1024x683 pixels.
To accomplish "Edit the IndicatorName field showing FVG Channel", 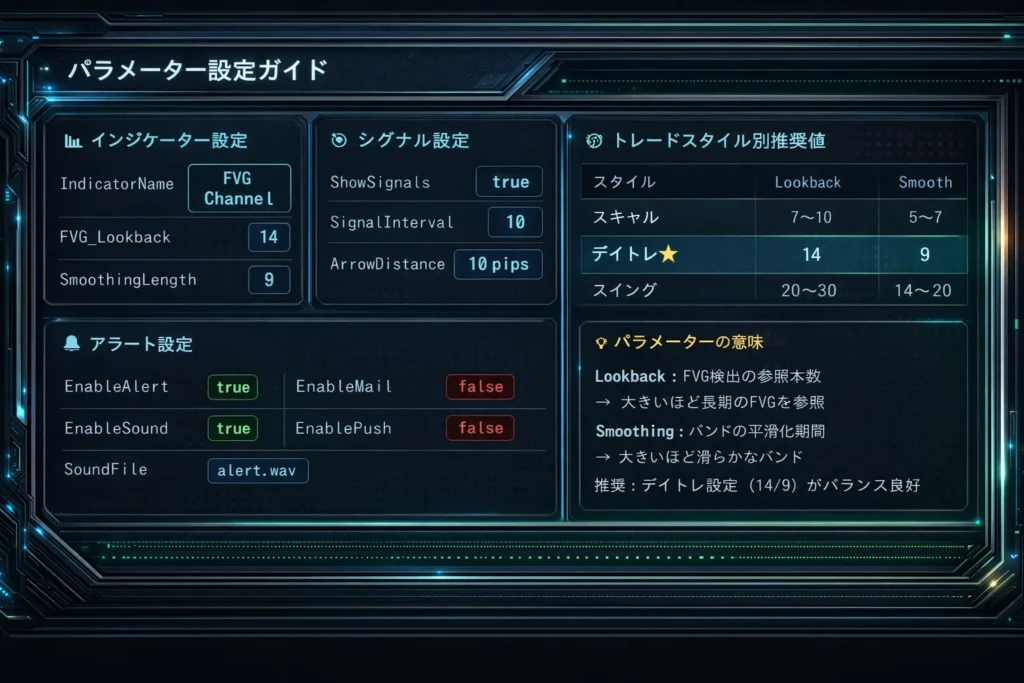I will point(239,188).
